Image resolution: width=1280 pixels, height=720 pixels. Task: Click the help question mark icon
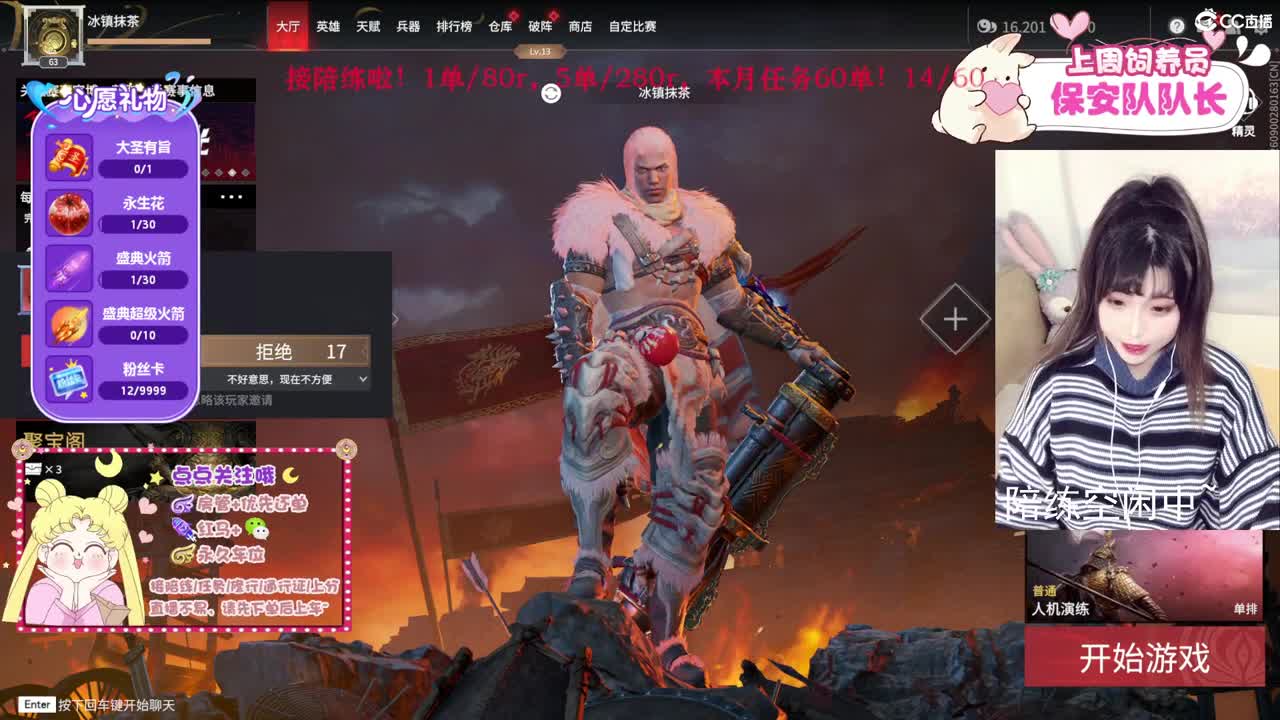1177,26
